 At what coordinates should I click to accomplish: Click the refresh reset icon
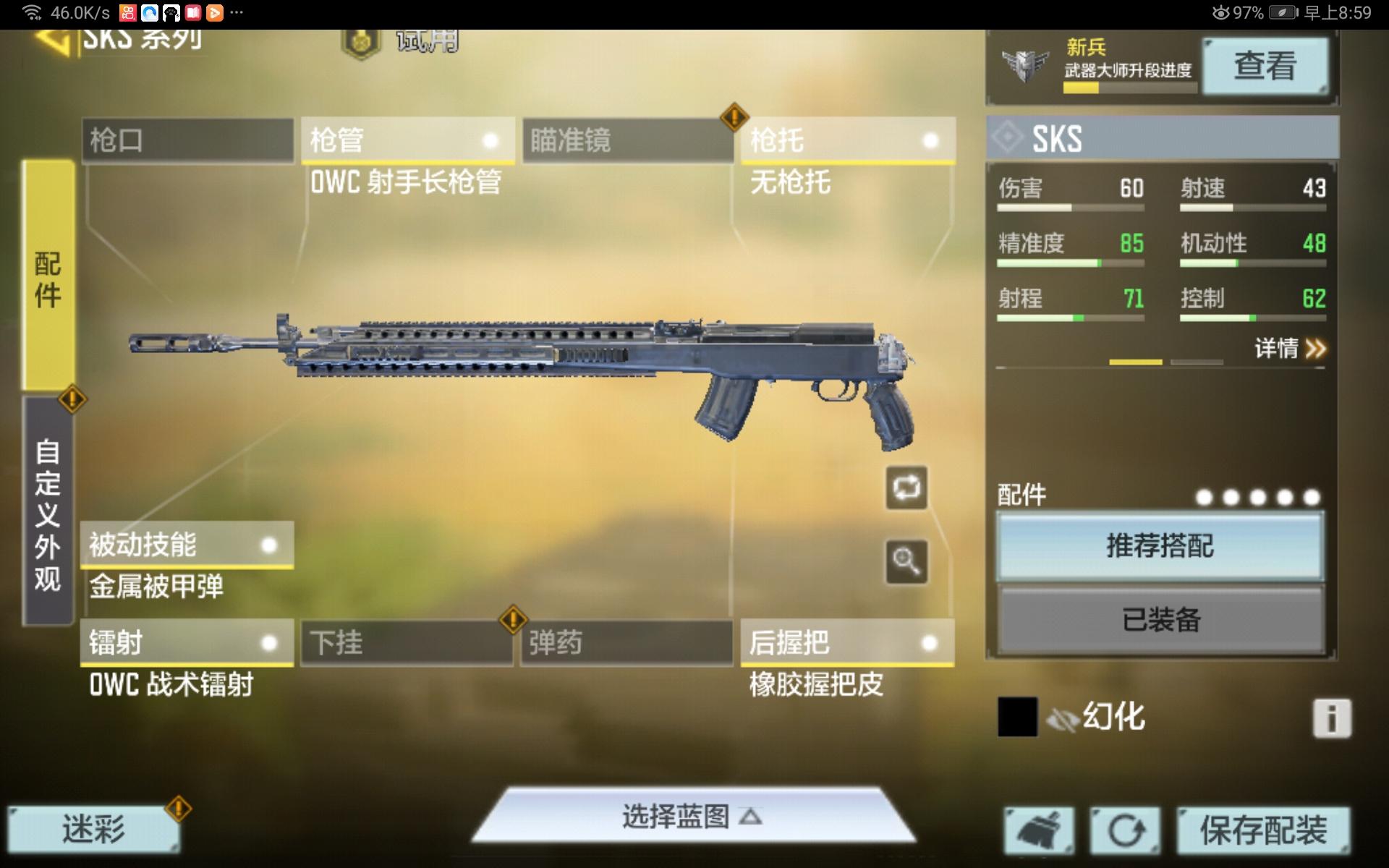(x=1127, y=830)
